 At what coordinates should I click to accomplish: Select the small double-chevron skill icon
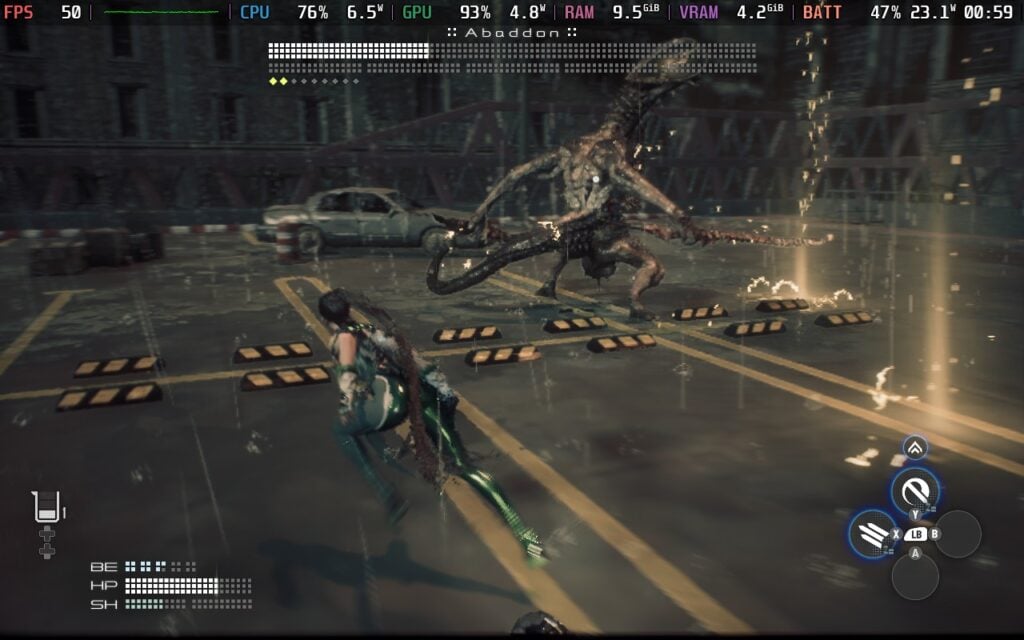915,447
